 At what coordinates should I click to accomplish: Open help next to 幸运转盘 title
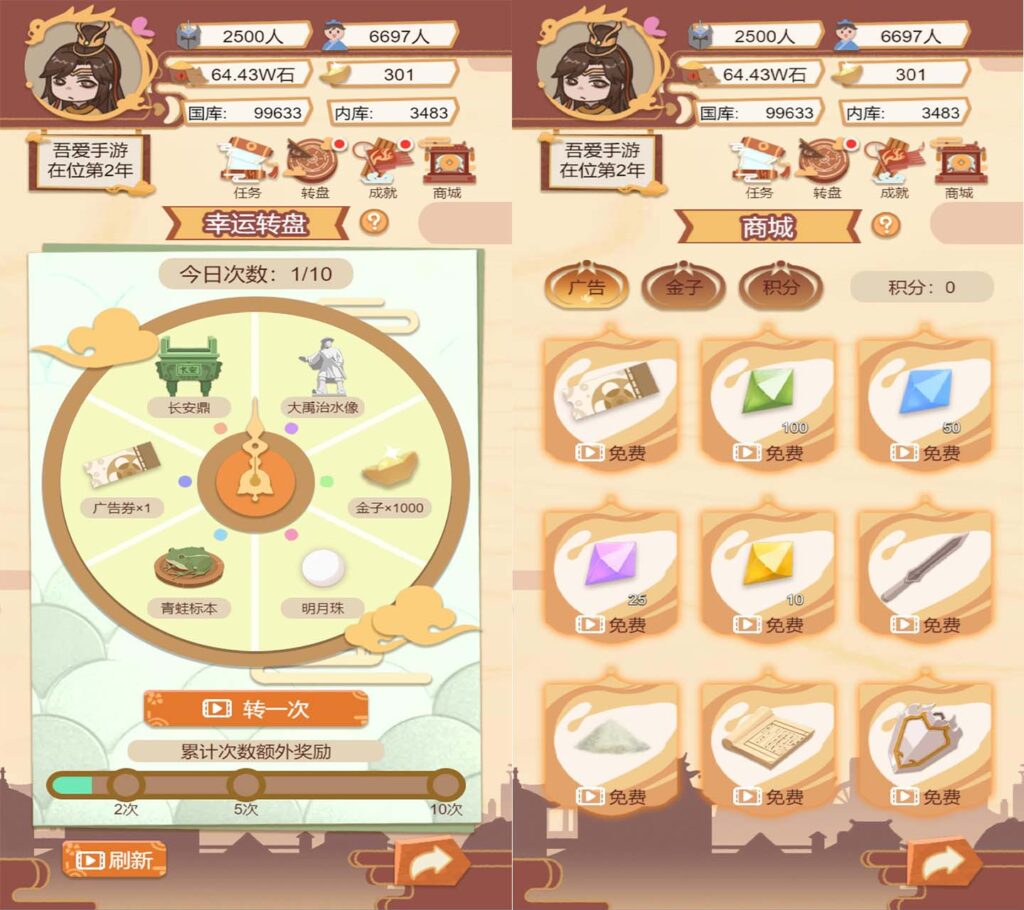374,221
